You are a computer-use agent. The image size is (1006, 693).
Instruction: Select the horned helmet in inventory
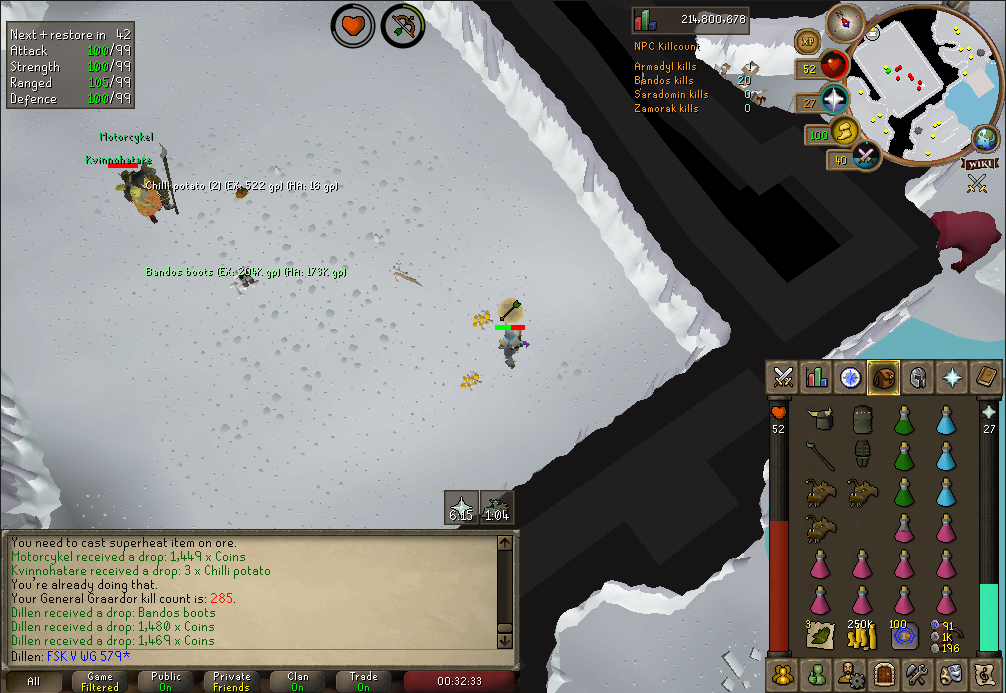[x=821, y=419]
